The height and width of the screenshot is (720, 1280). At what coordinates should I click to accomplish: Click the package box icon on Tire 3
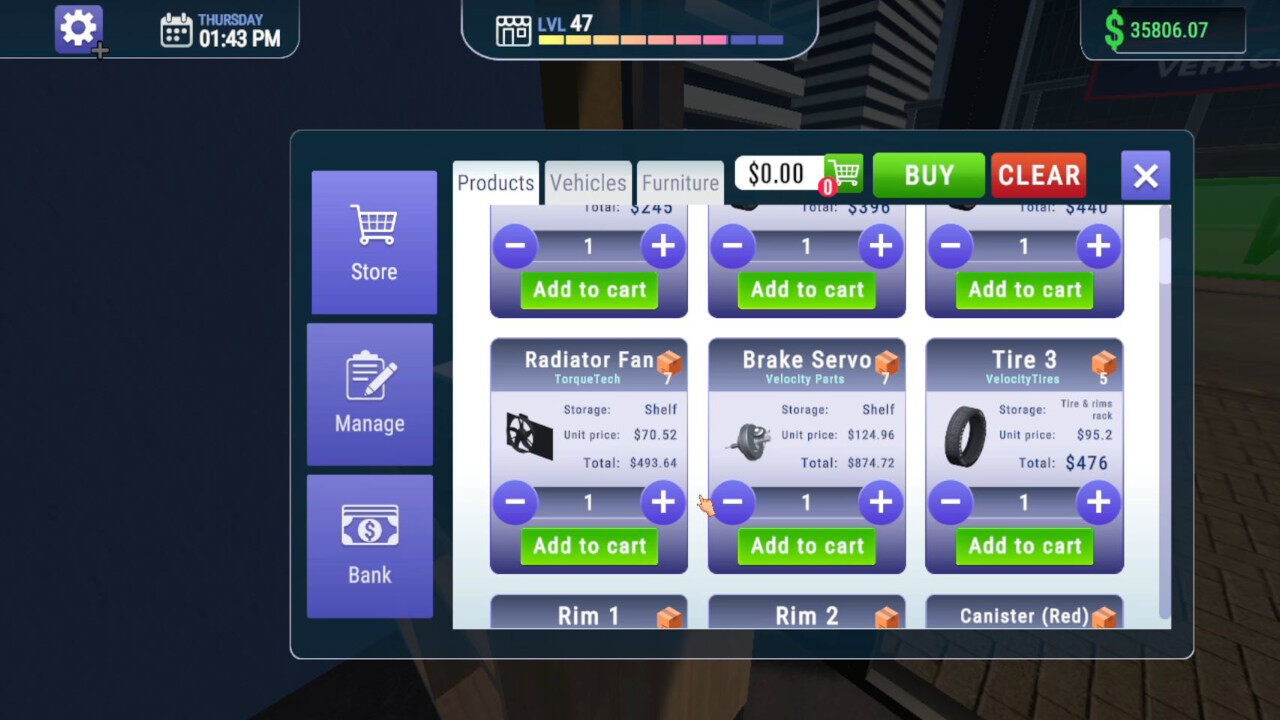tap(1104, 363)
